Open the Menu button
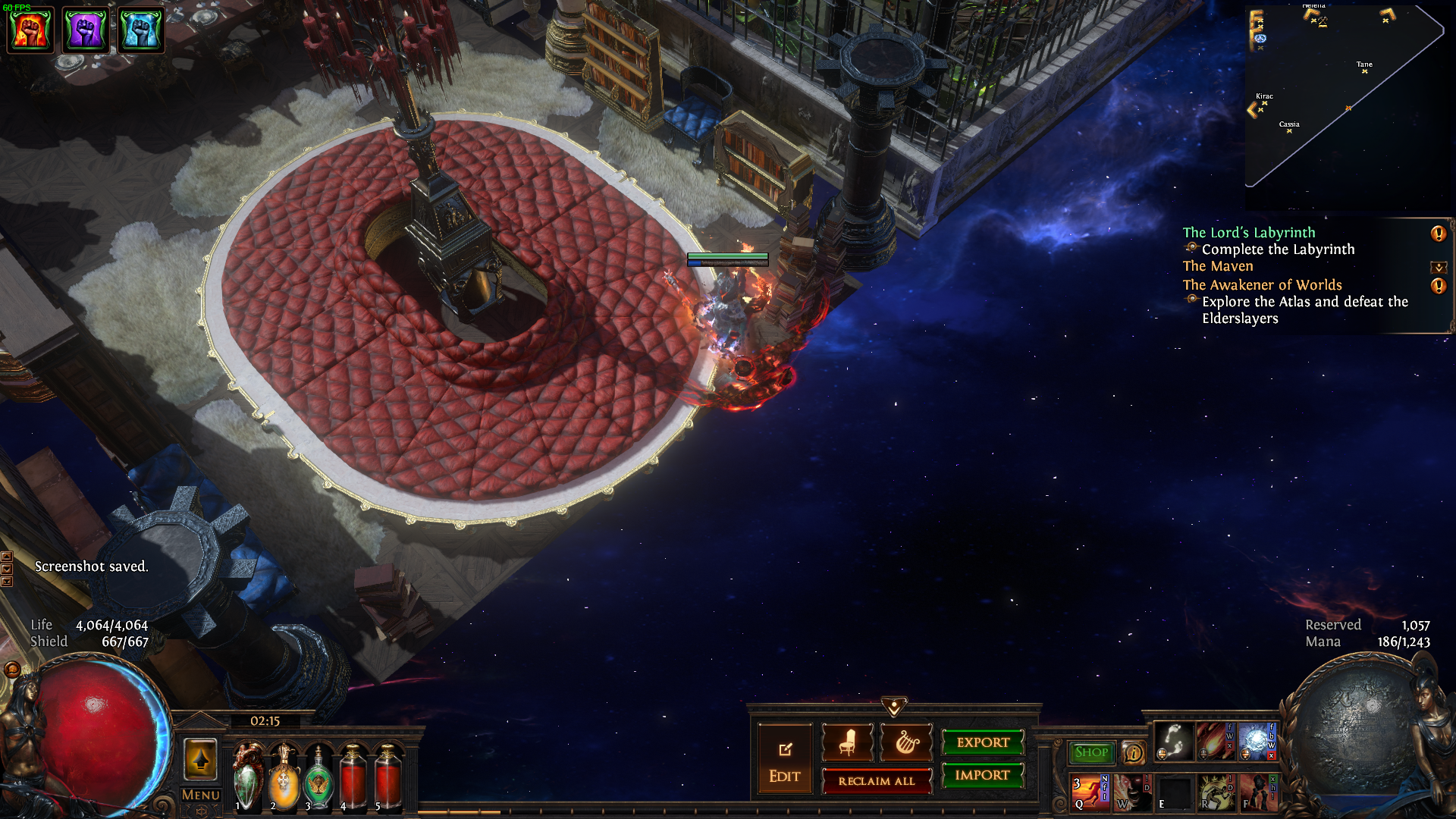Screen dimensions: 1456x819 pyautogui.click(x=201, y=795)
